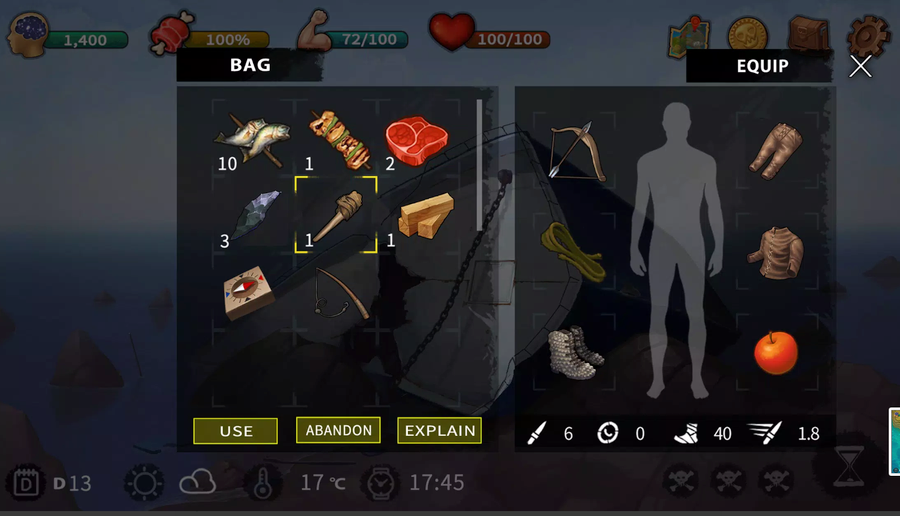Open the settings gear icon

866,37
